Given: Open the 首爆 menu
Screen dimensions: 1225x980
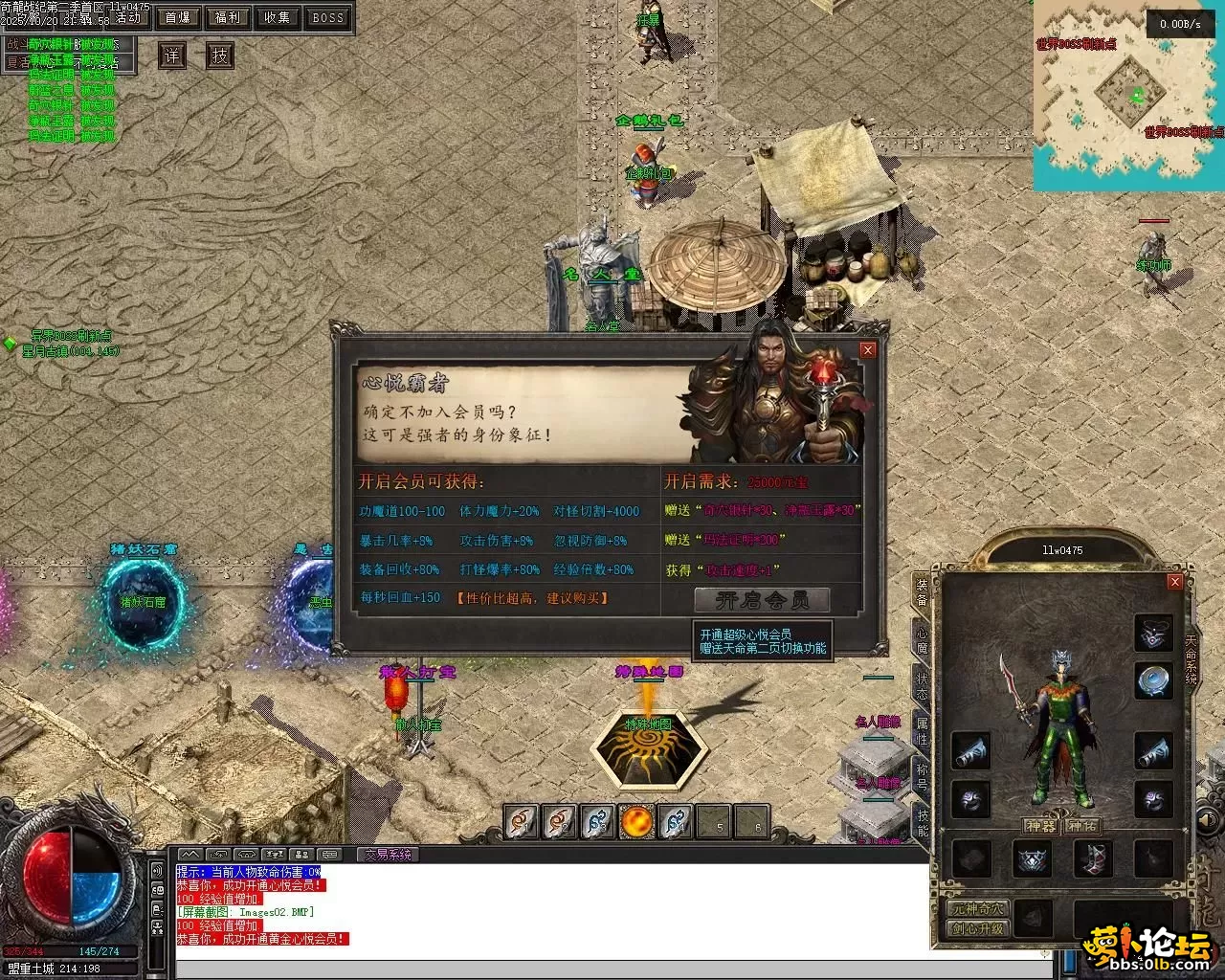Looking at the screenshot, I should coord(178,17).
